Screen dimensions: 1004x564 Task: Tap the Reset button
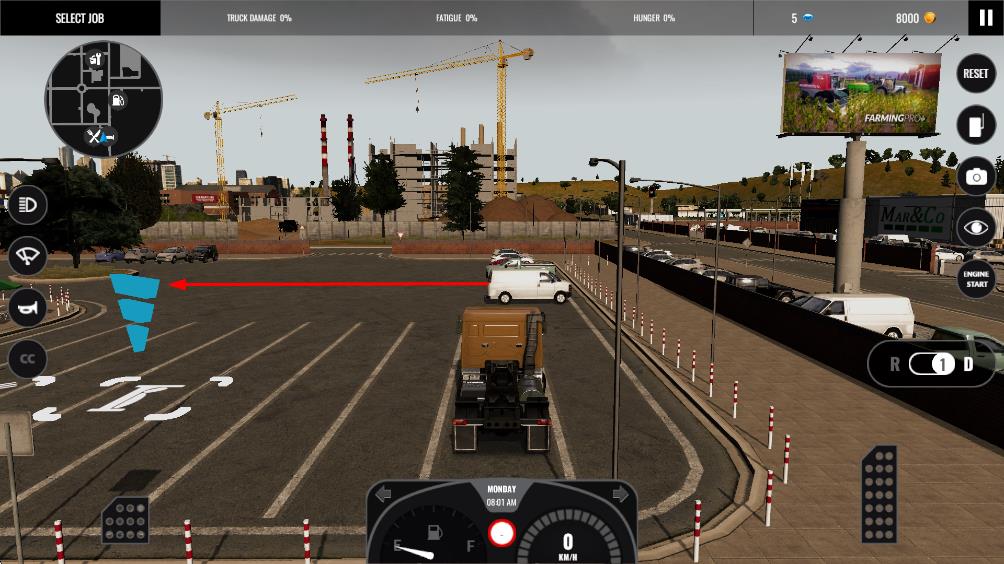pos(975,74)
